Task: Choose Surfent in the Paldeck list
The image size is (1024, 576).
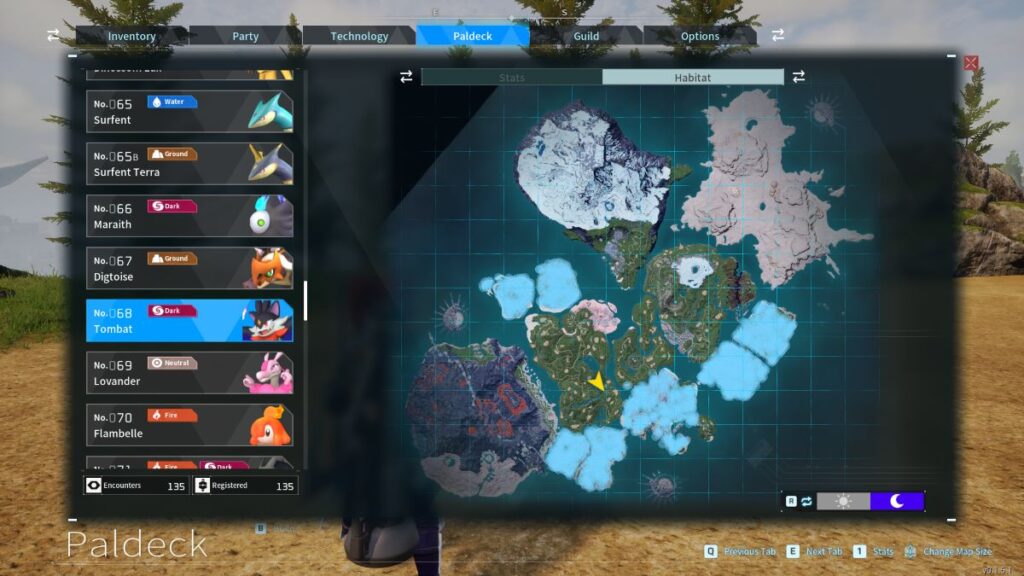Action: click(x=190, y=111)
